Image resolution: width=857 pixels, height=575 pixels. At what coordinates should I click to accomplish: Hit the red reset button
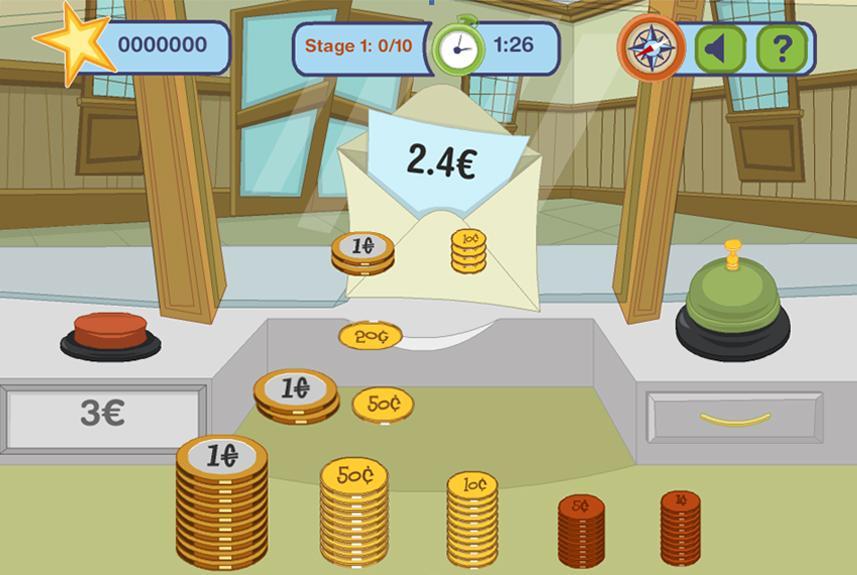(x=110, y=334)
